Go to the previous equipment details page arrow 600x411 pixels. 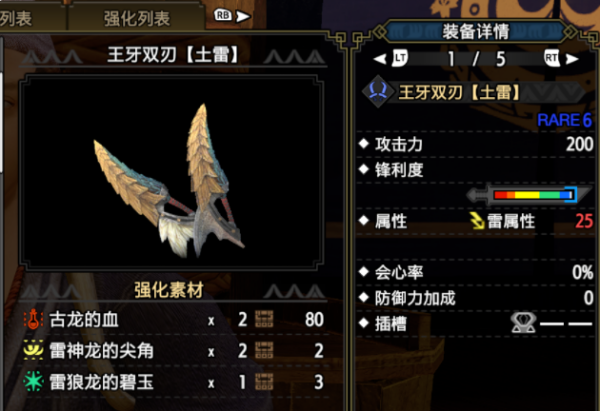click(x=380, y=59)
